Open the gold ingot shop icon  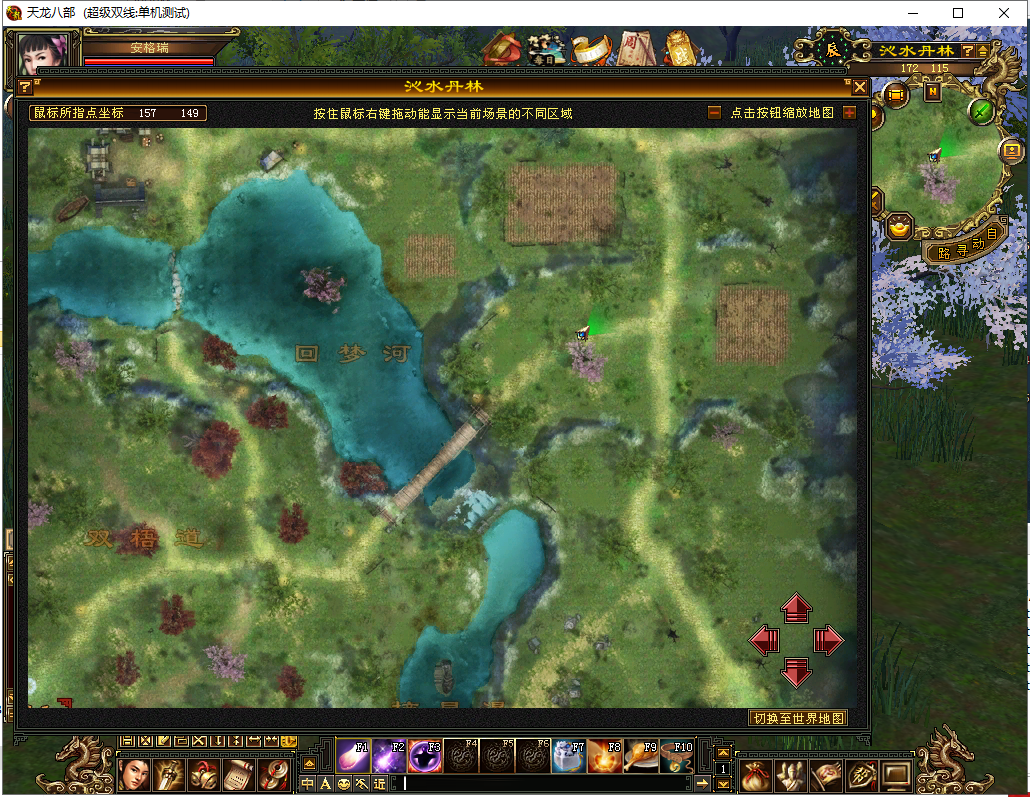click(900, 228)
